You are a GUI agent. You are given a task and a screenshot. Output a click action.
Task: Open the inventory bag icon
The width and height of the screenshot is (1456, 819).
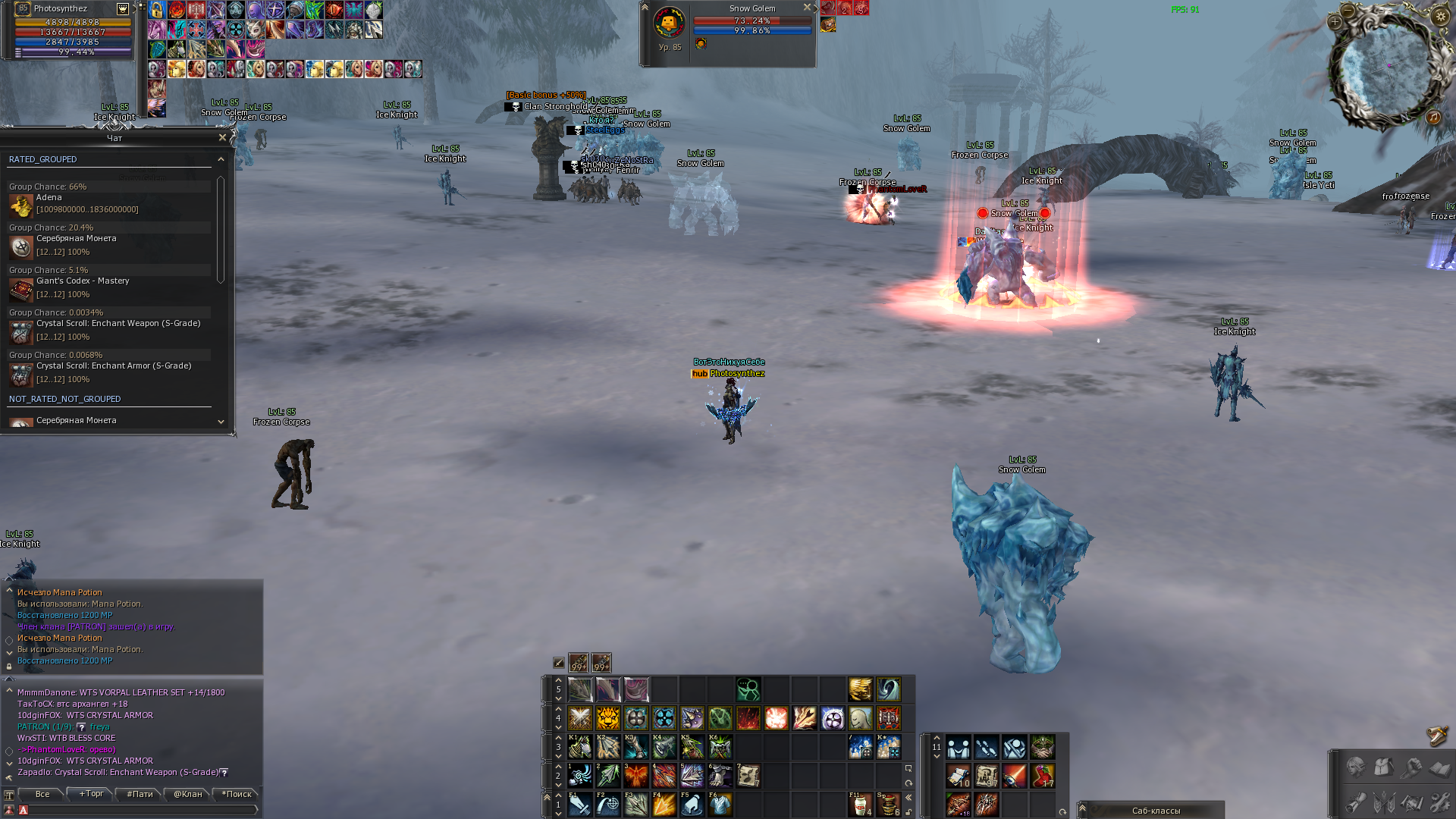1383,768
